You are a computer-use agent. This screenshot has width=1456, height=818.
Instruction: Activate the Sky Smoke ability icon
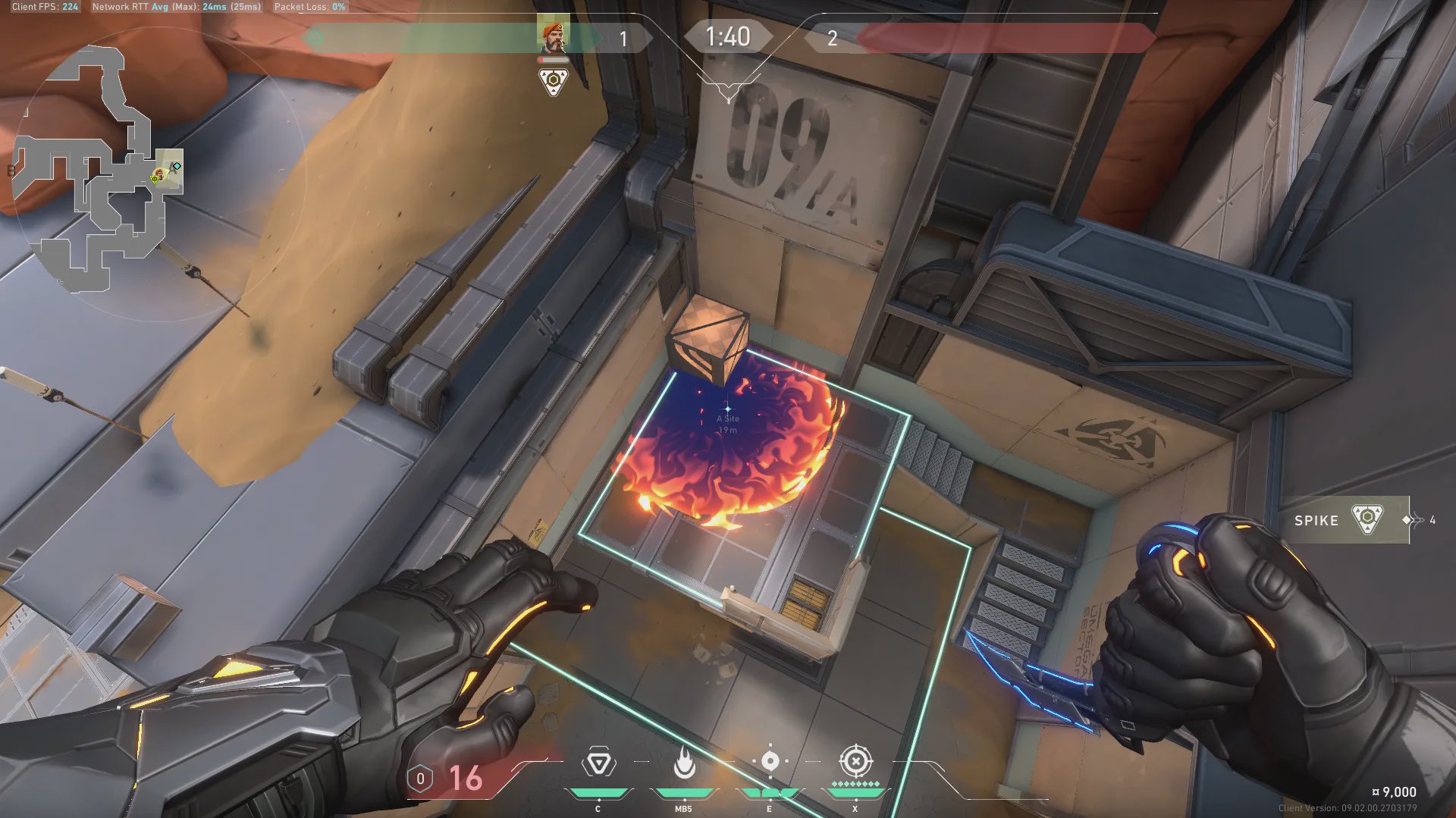(x=770, y=761)
